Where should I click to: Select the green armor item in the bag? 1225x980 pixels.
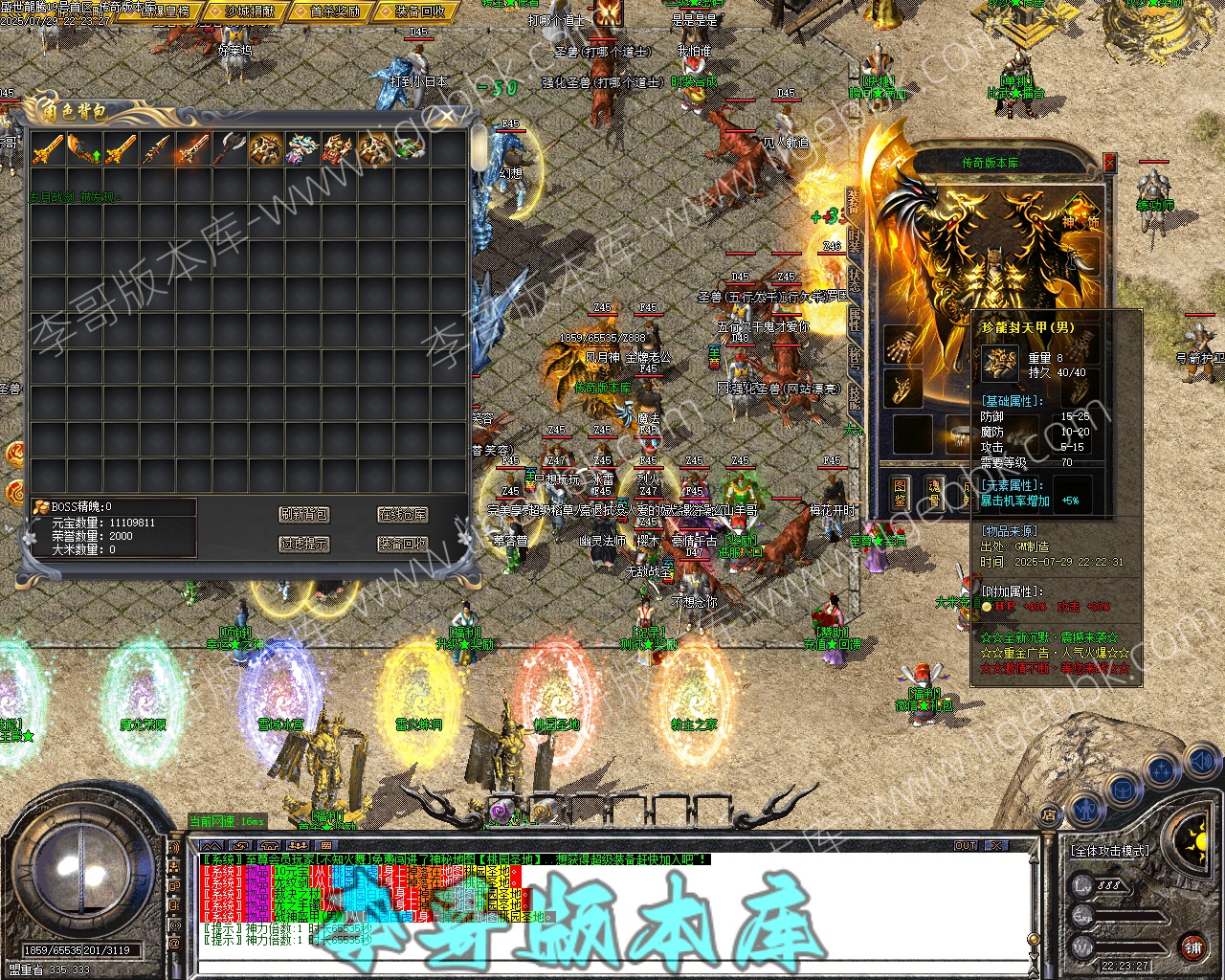click(x=411, y=148)
